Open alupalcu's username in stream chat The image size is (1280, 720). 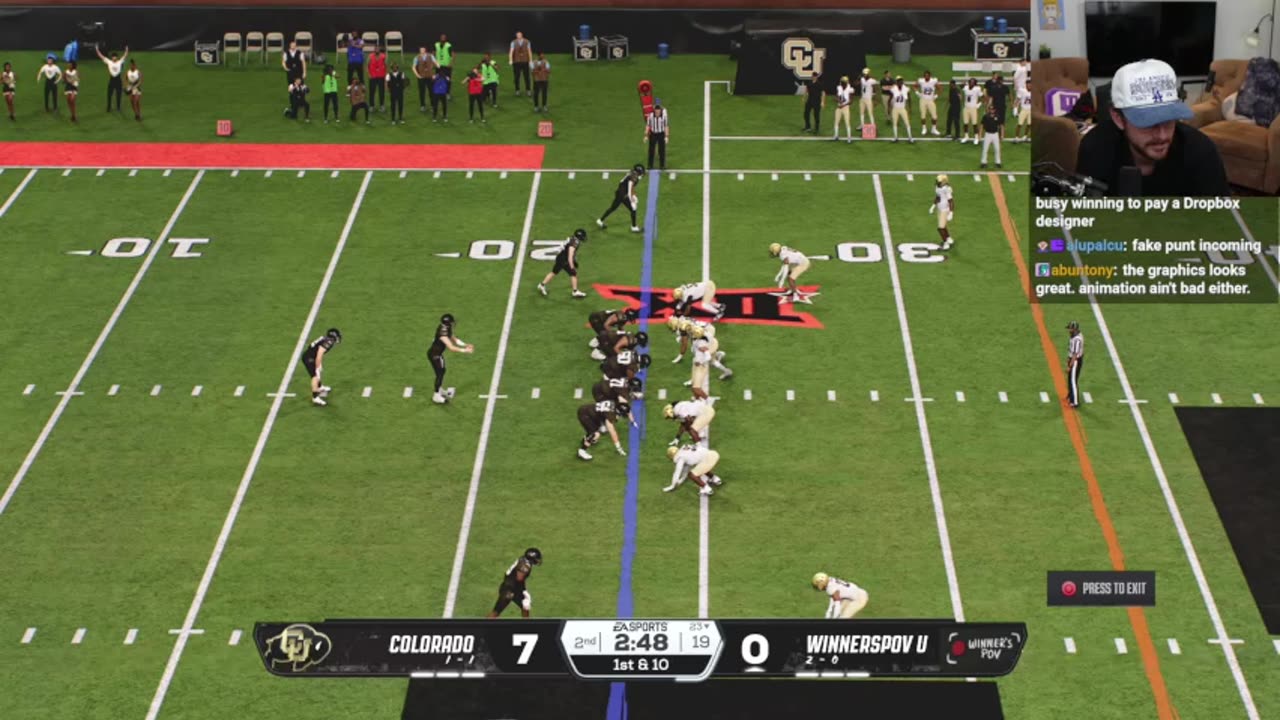(1095, 246)
